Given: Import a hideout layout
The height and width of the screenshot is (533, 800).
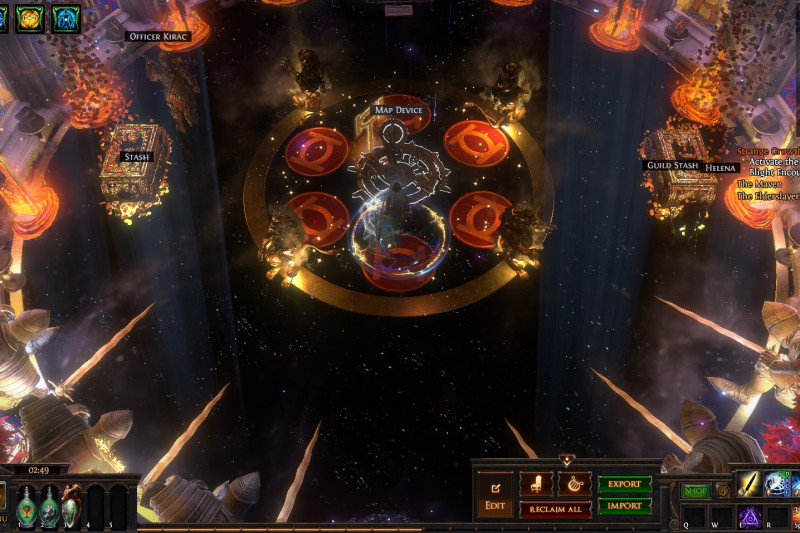Looking at the screenshot, I should (x=624, y=506).
